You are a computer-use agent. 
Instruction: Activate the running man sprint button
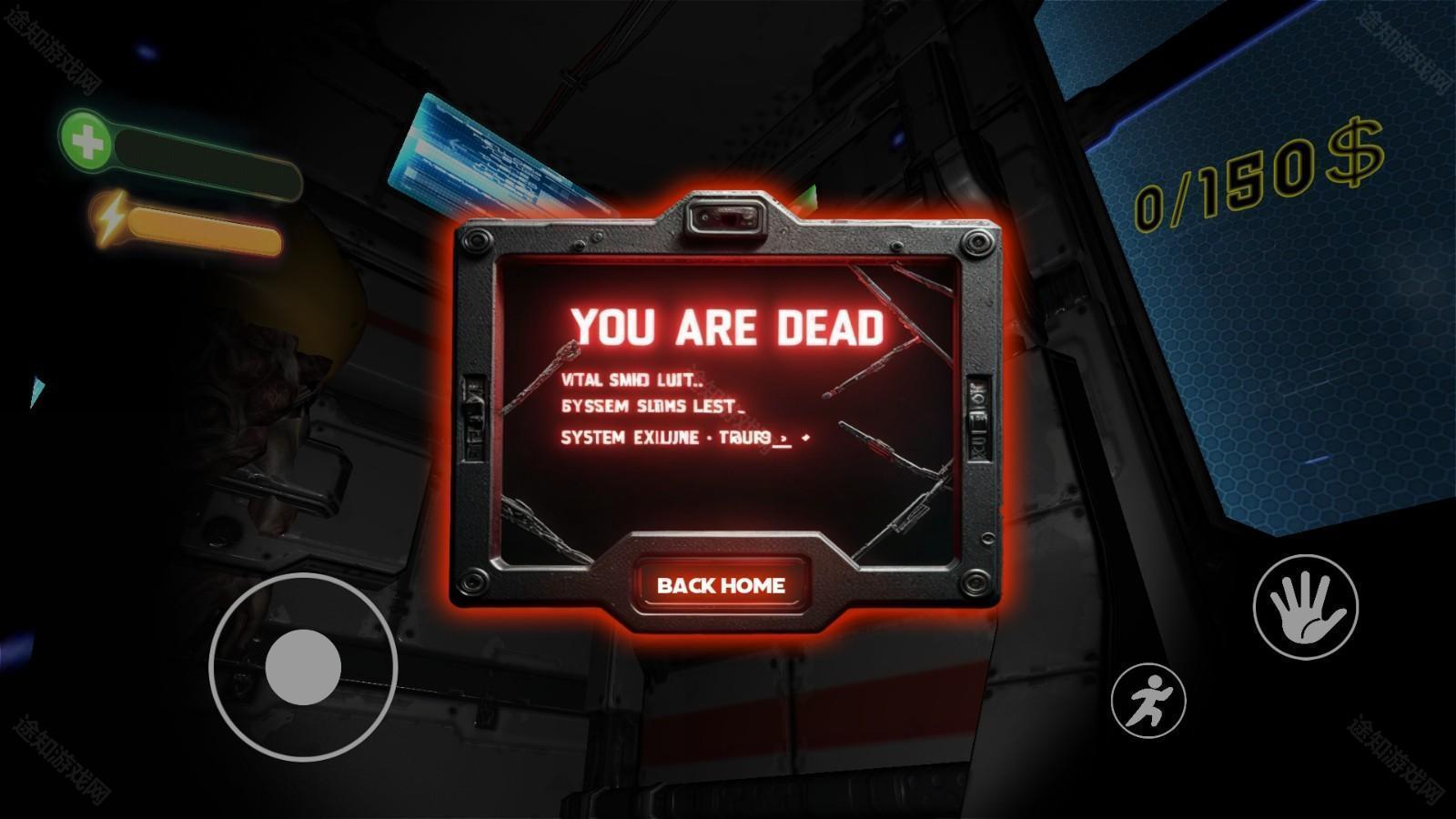click(1148, 701)
